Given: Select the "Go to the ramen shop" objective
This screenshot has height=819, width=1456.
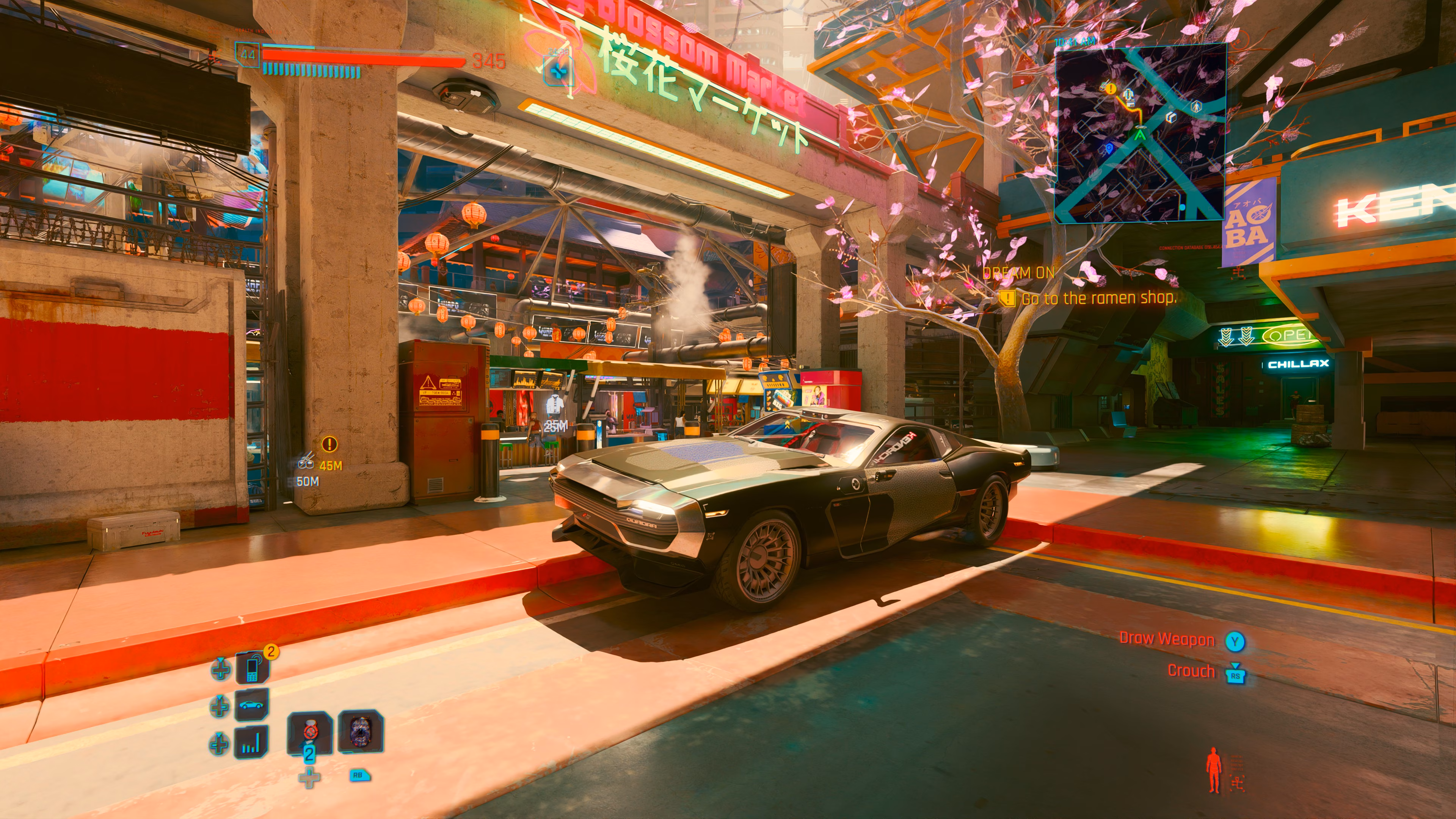Looking at the screenshot, I should pyautogui.click(x=1097, y=298).
